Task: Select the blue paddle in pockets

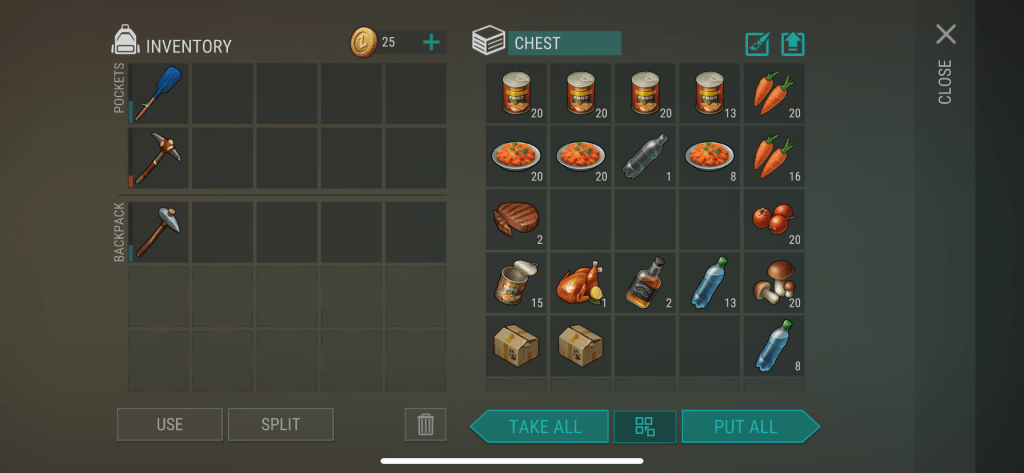Action: pyautogui.click(x=158, y=93)
